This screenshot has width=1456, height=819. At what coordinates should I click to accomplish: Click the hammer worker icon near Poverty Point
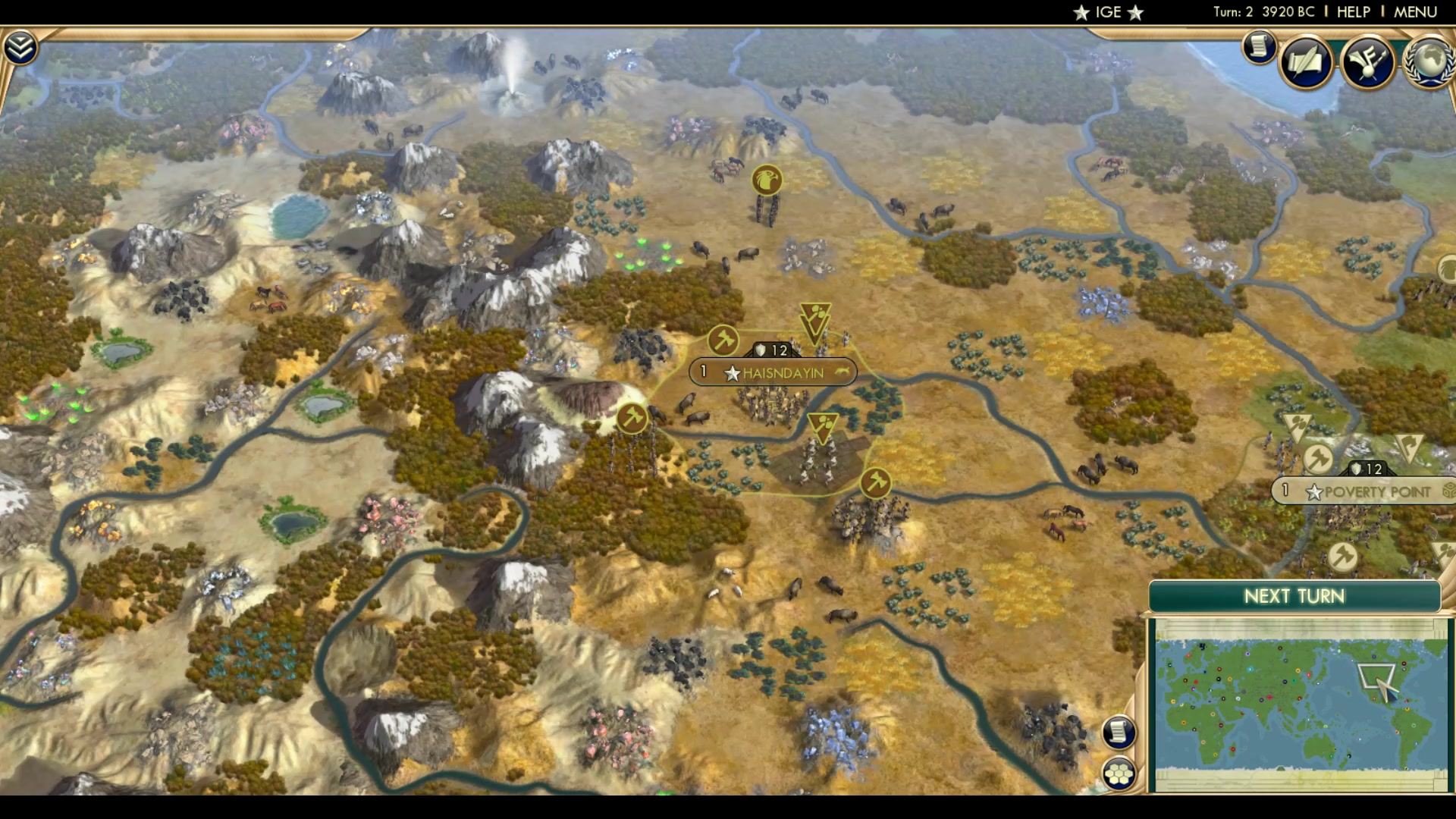[1318, 457]
